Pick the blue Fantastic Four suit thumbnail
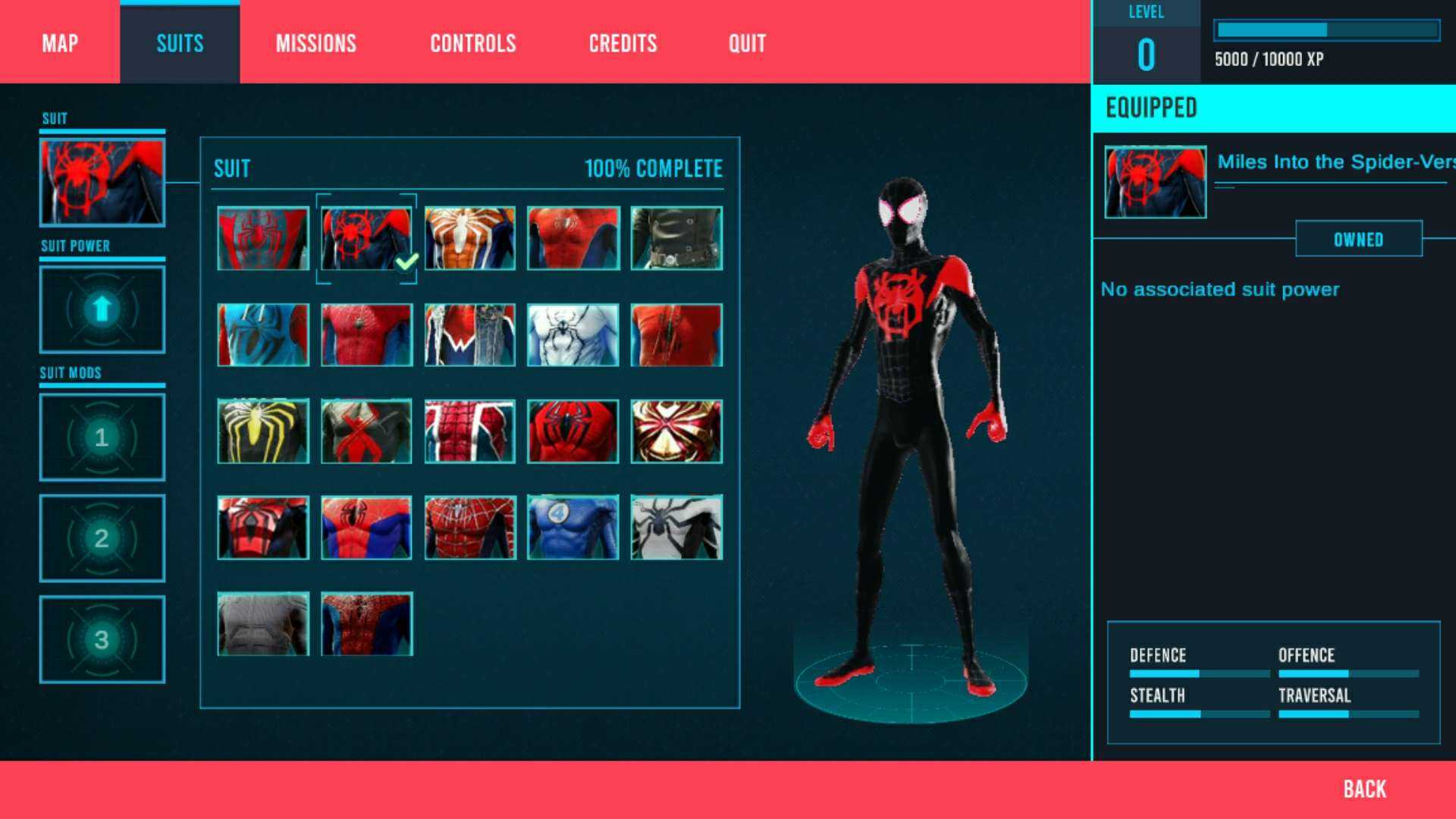The width and height of the screenshot is (1456, 819). [573, 527]
